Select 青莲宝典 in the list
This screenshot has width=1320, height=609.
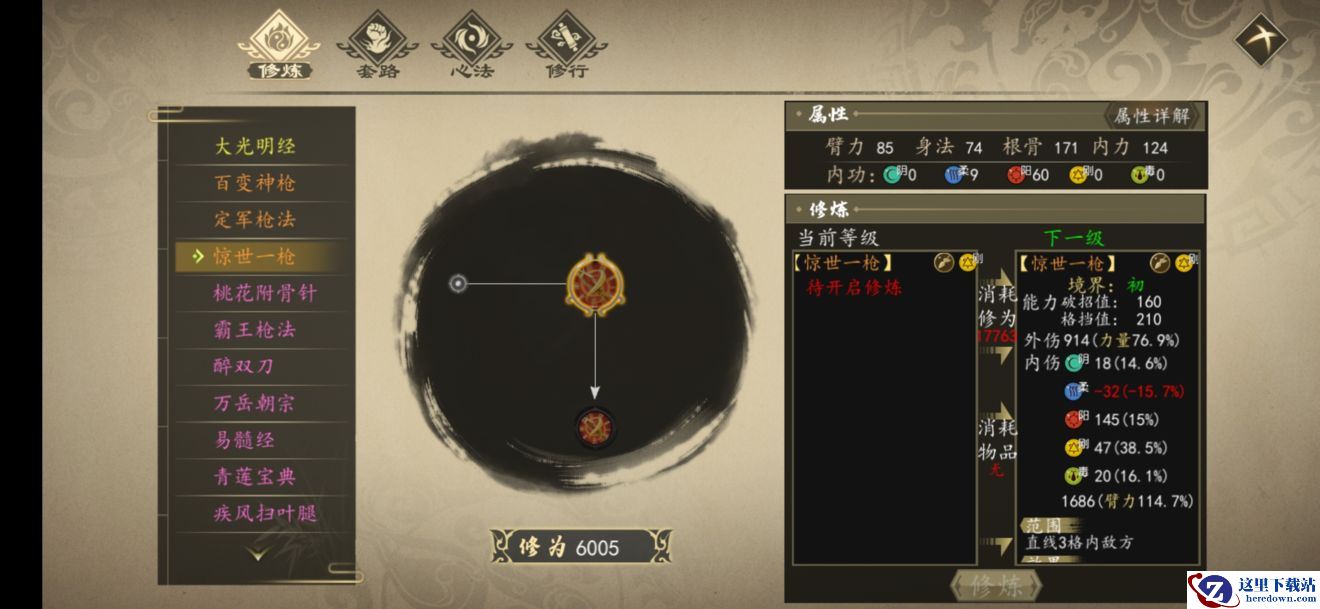[256, 477]
